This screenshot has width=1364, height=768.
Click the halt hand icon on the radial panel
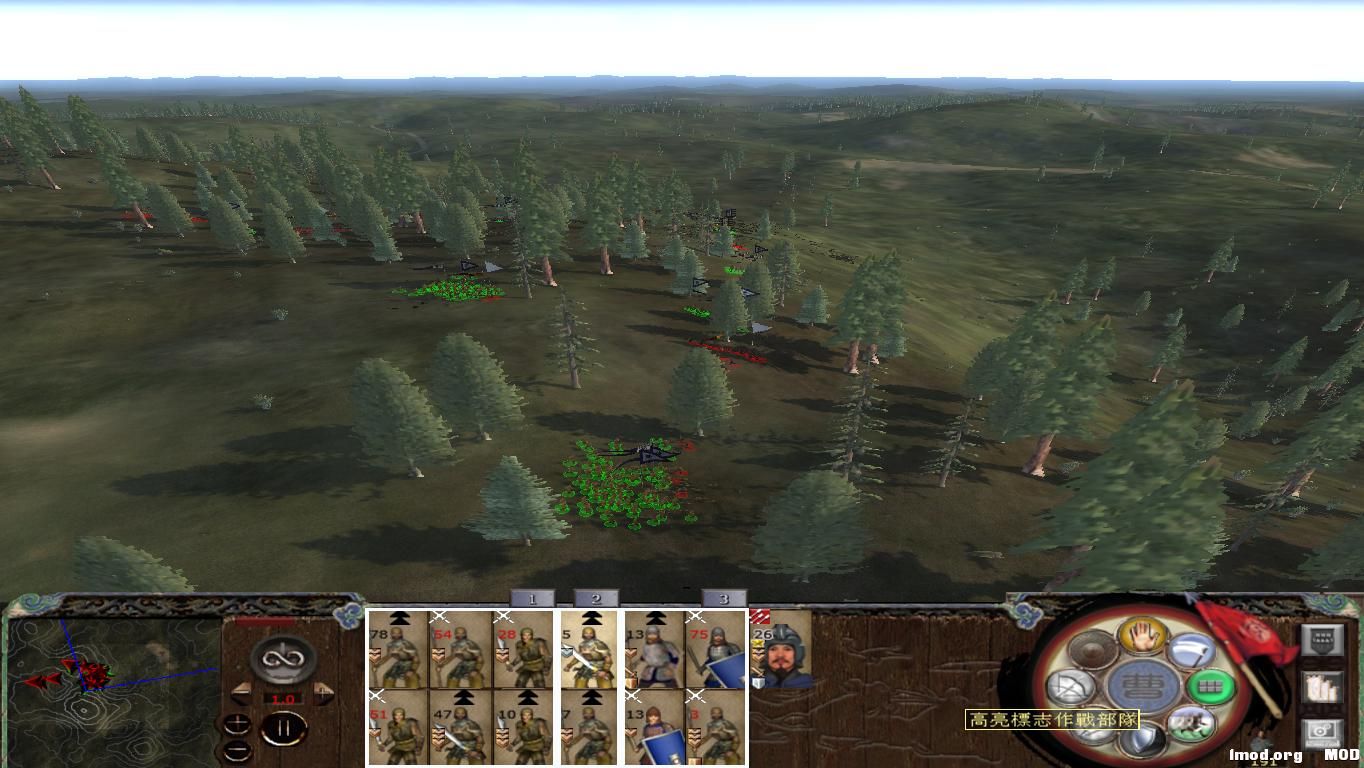pos(1141,637)
